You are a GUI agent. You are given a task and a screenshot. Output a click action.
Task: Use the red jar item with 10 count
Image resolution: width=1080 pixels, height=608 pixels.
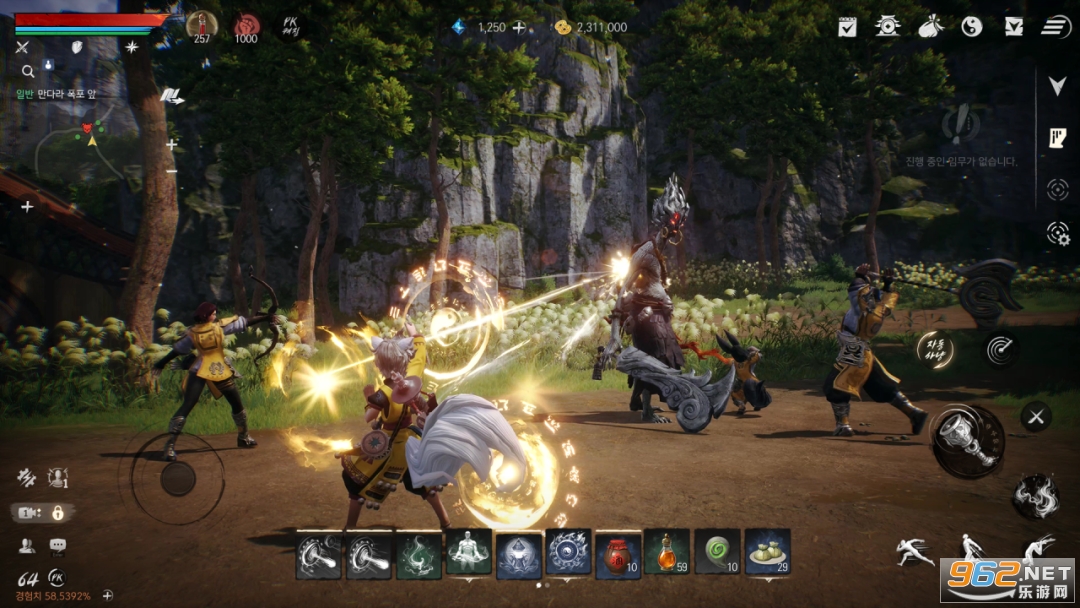(618, 554)
